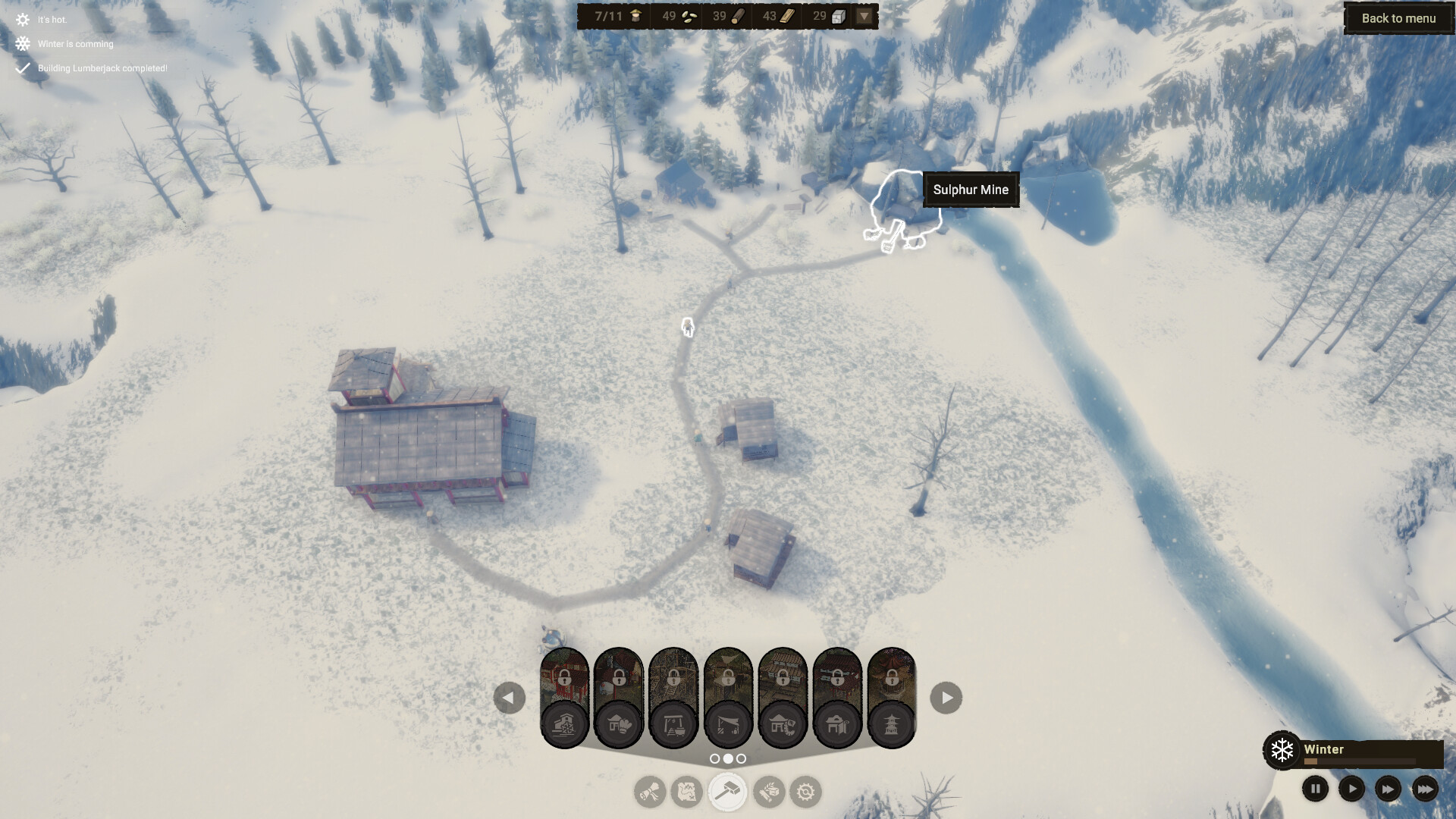
Task: Enable fastest game speed
Action: 1426,789
